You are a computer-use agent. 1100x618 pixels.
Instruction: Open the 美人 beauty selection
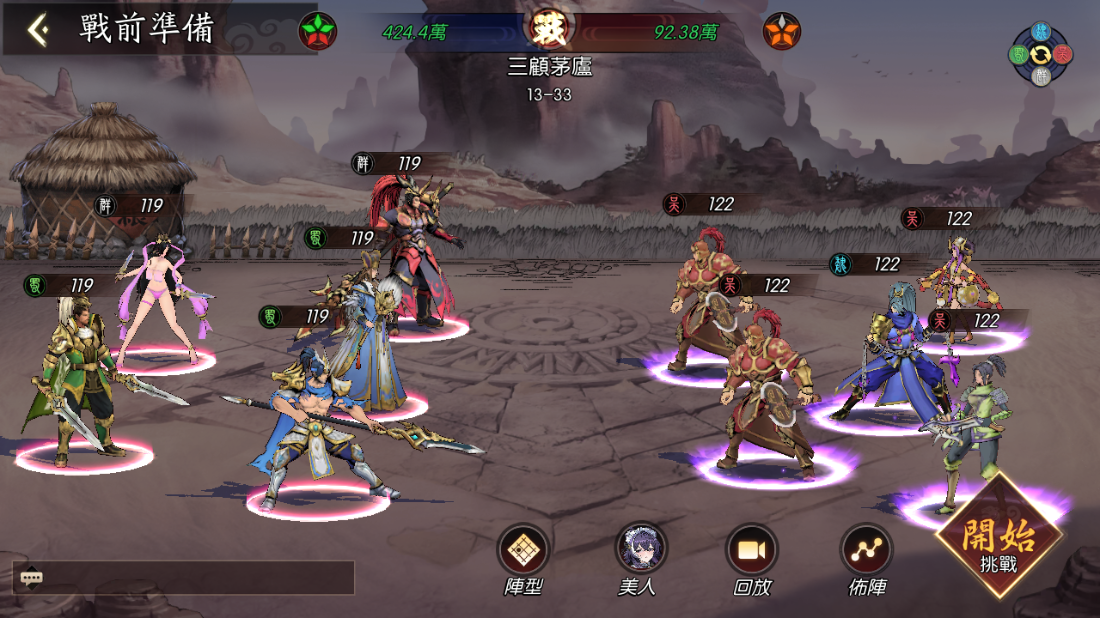pos(640,549)
